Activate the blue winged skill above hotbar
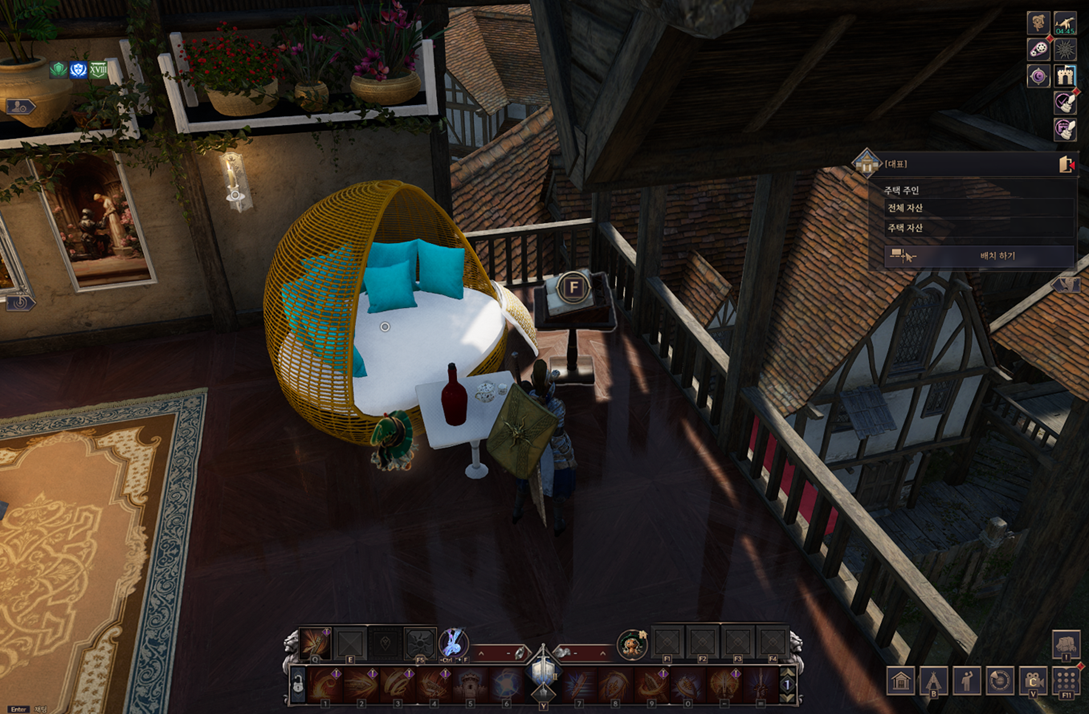 click(x=453, y=642)
